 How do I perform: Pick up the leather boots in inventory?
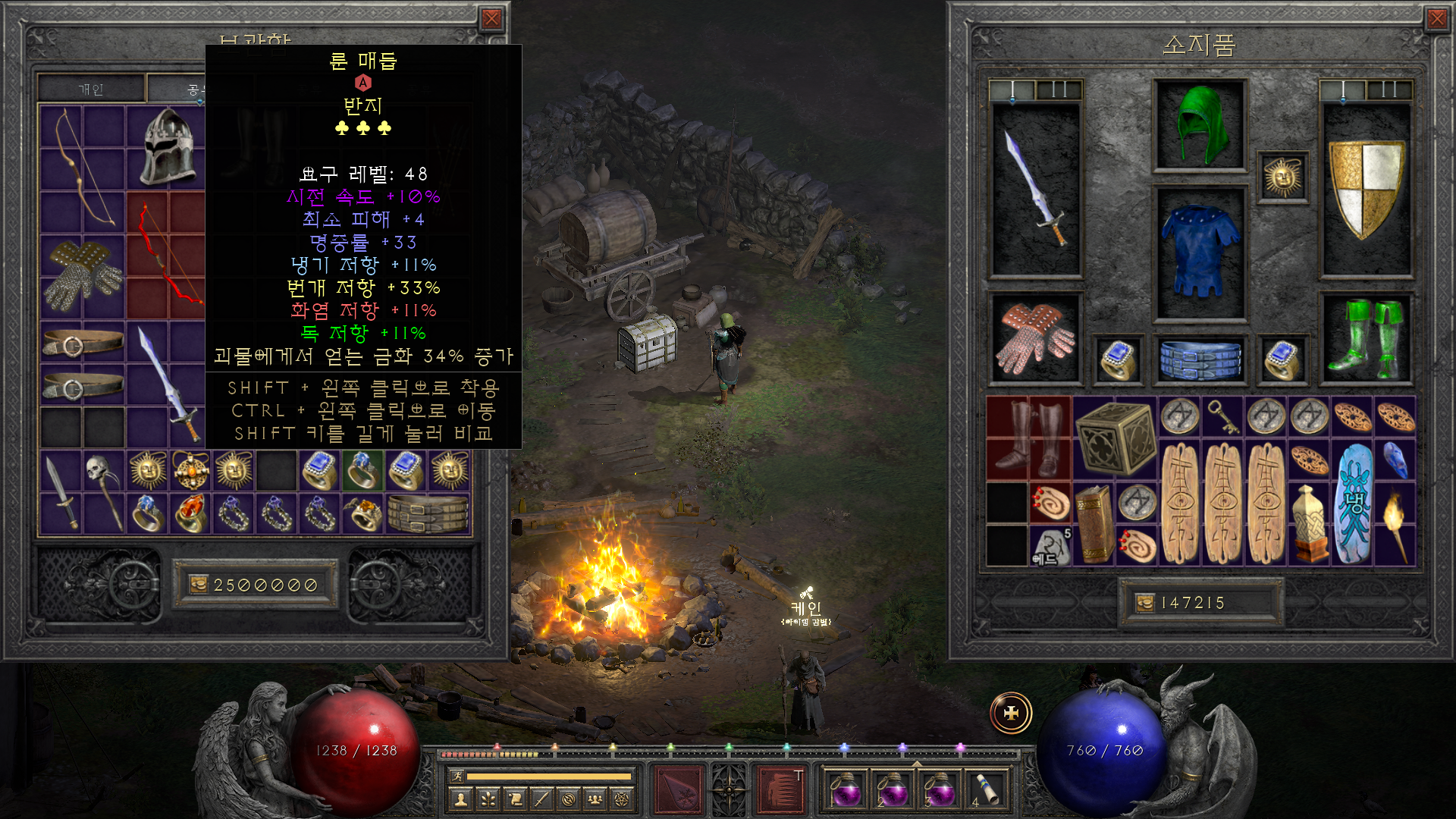pyautogui.click(x=1029, y=438)
